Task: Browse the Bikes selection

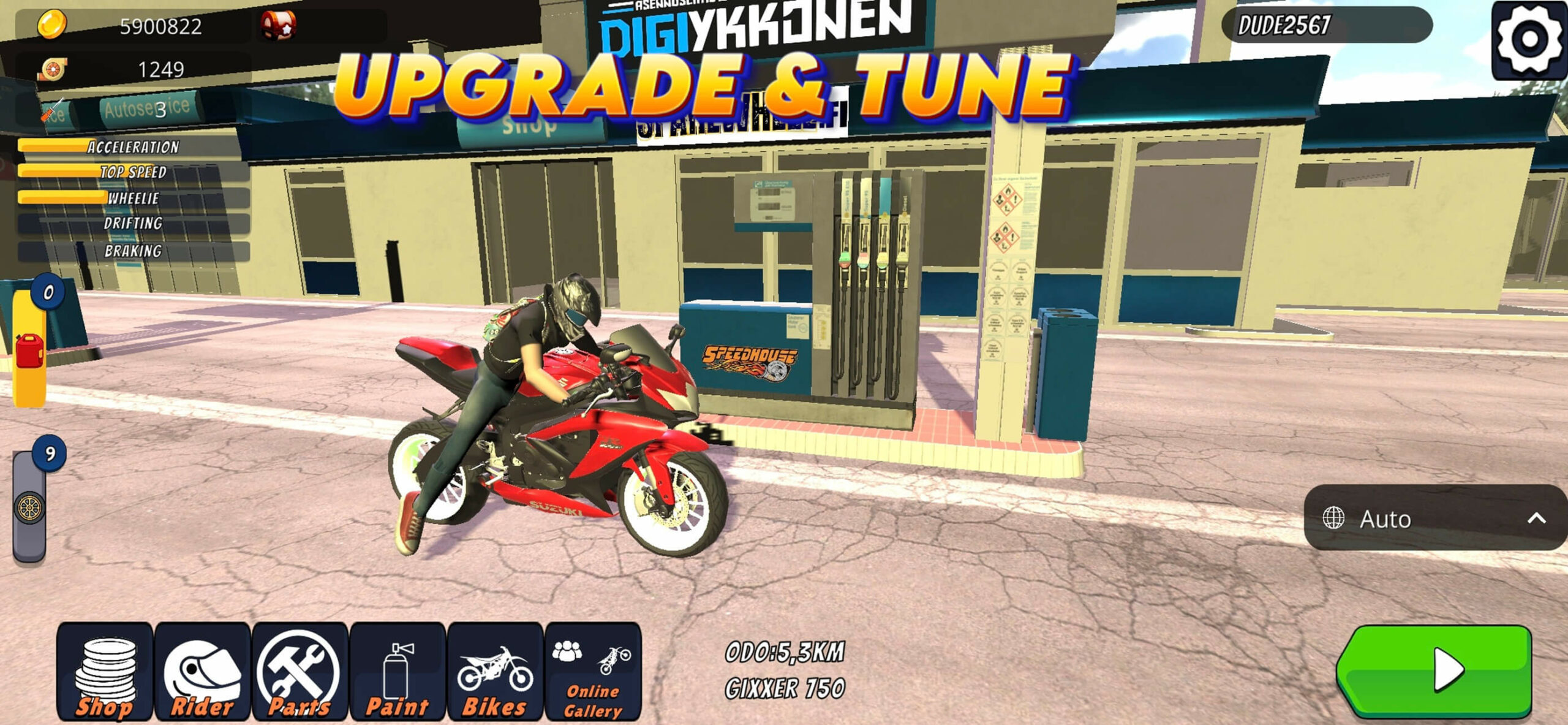Action: (495, 672)
